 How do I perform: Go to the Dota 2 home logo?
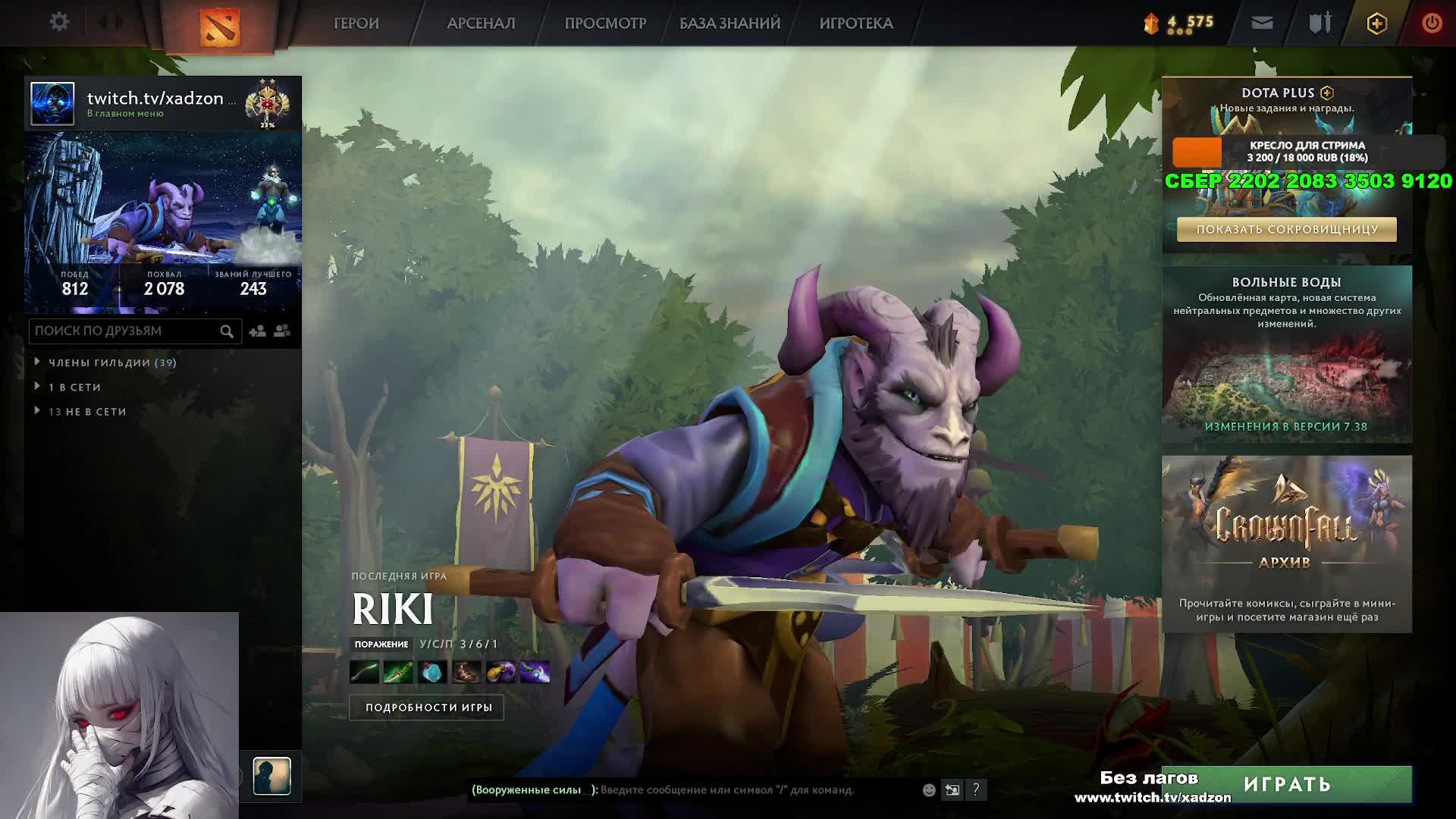click(219, 27)
